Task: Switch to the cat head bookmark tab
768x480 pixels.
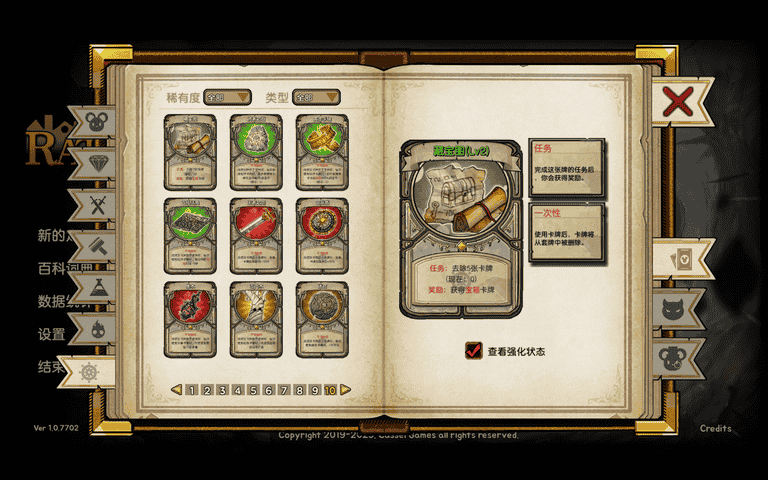Action: coord(678,308)
